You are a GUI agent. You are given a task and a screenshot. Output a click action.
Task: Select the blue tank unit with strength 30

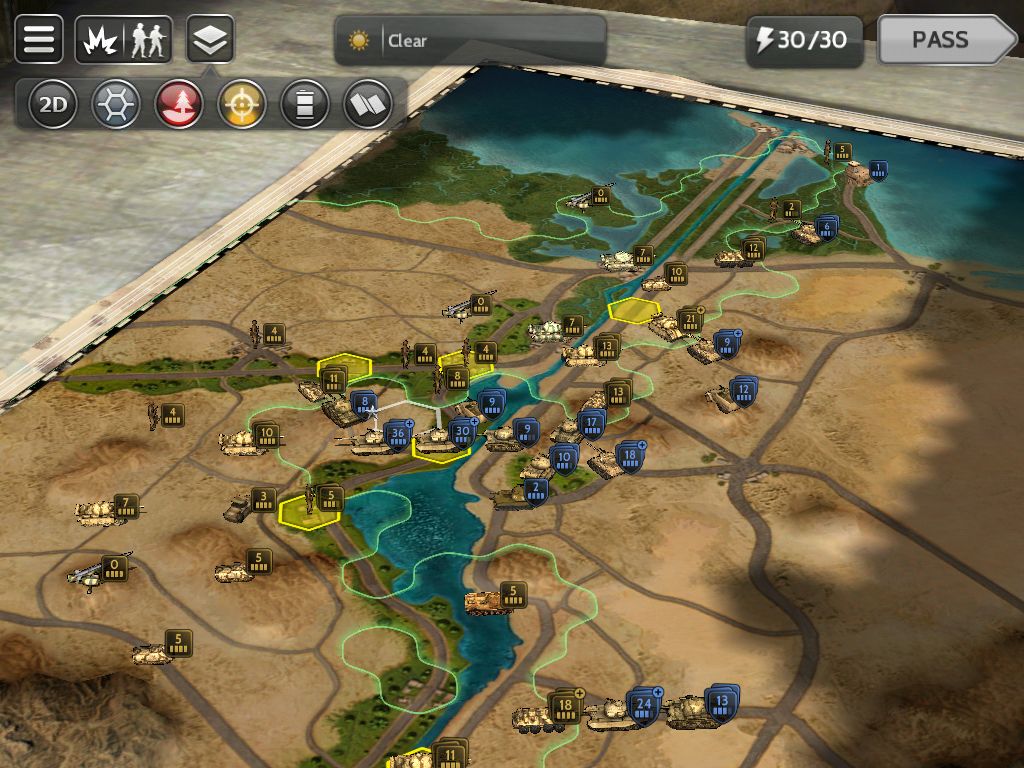[438, 438]
